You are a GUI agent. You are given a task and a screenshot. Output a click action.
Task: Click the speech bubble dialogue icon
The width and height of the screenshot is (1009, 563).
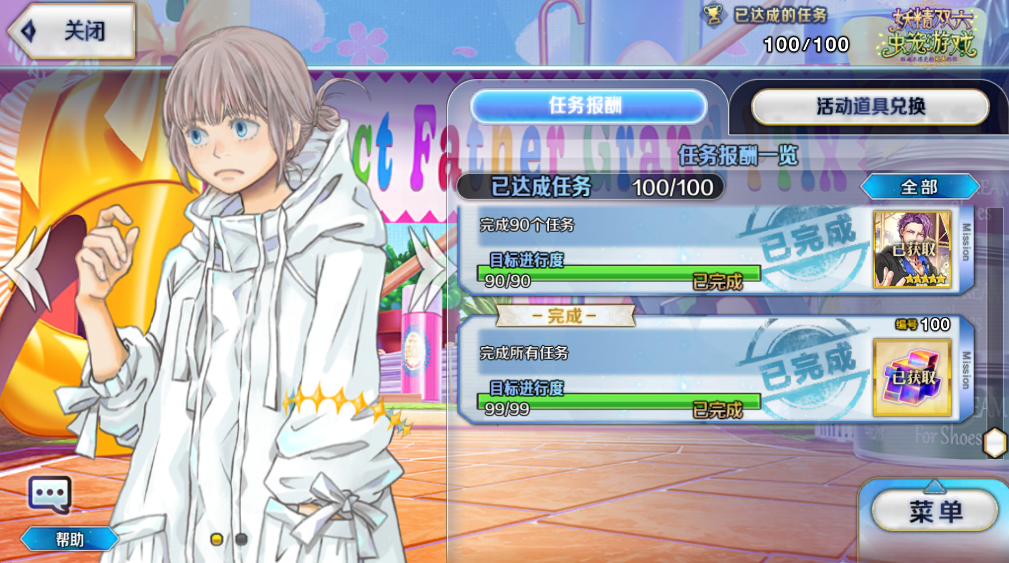(x=49, y=494)
